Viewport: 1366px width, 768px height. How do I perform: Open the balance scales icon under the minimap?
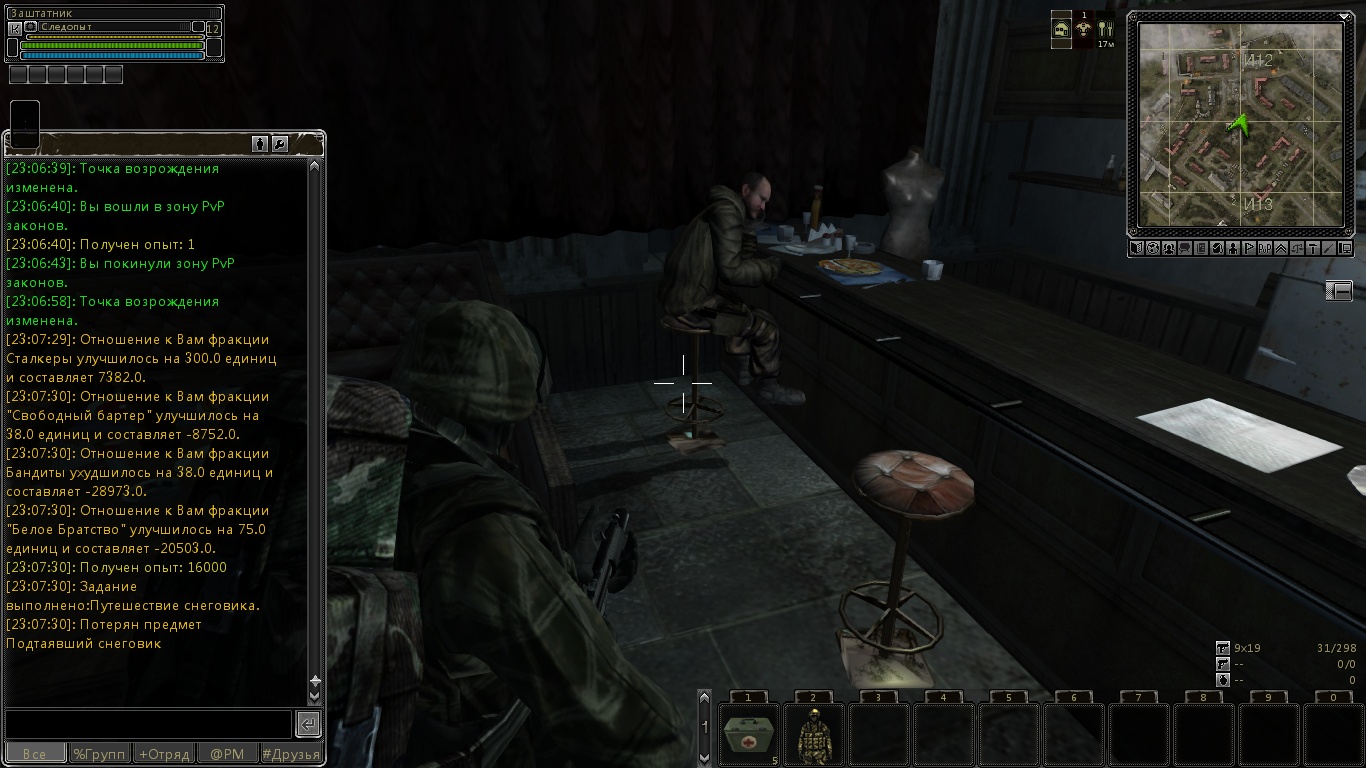pyautogui.click(x=1297, y=248)
